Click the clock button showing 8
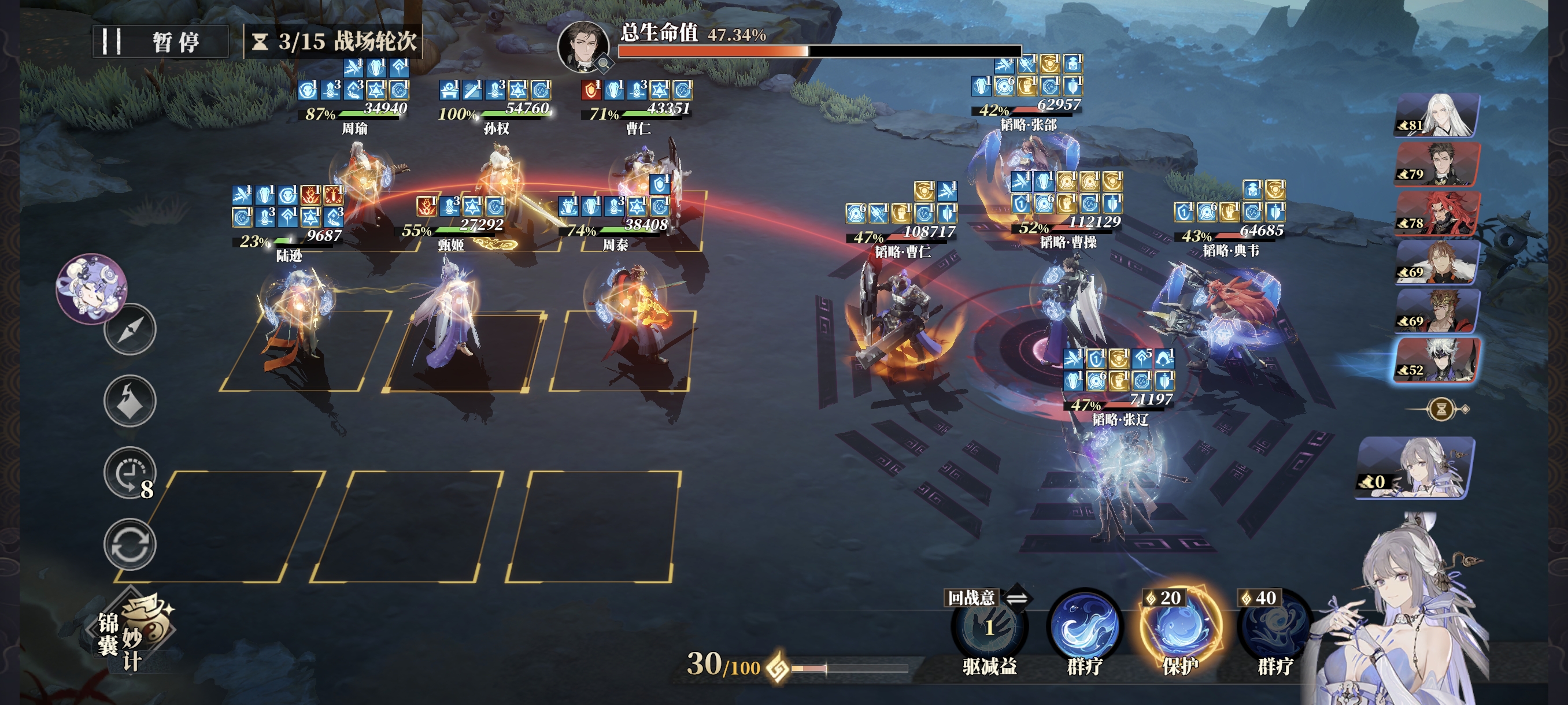The height and width of the screenshot is (705, 1568). [x=130, y=473]
